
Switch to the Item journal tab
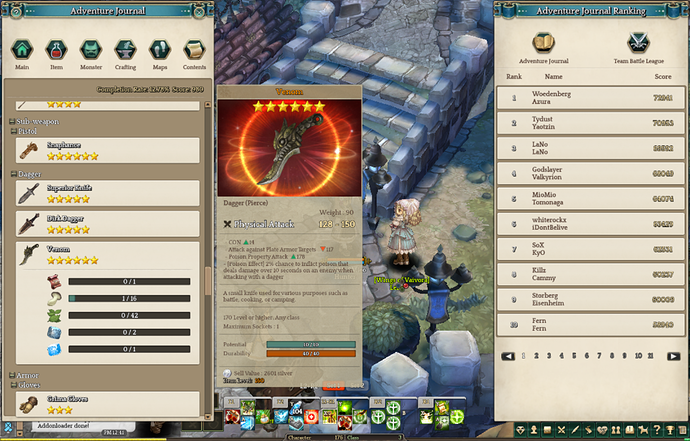coord(56,52)
